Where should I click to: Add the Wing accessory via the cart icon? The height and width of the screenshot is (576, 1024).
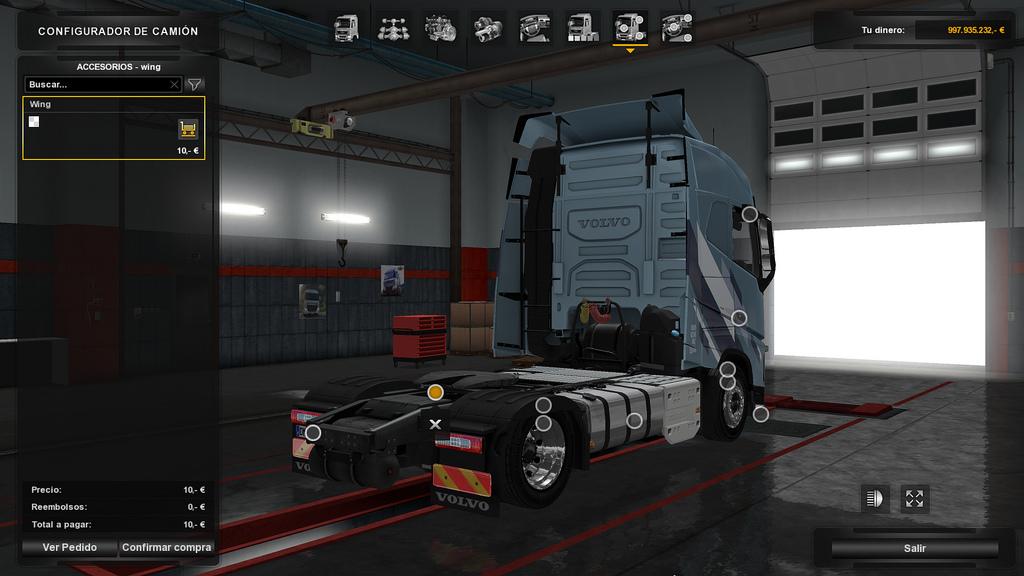pyautogui.click(x=187, y=128)
